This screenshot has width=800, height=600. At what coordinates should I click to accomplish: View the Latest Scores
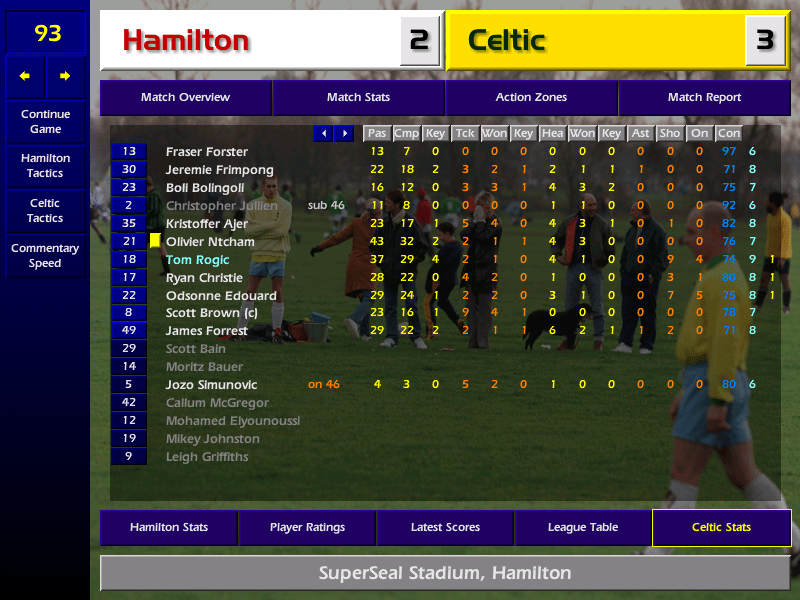point(445,528)
